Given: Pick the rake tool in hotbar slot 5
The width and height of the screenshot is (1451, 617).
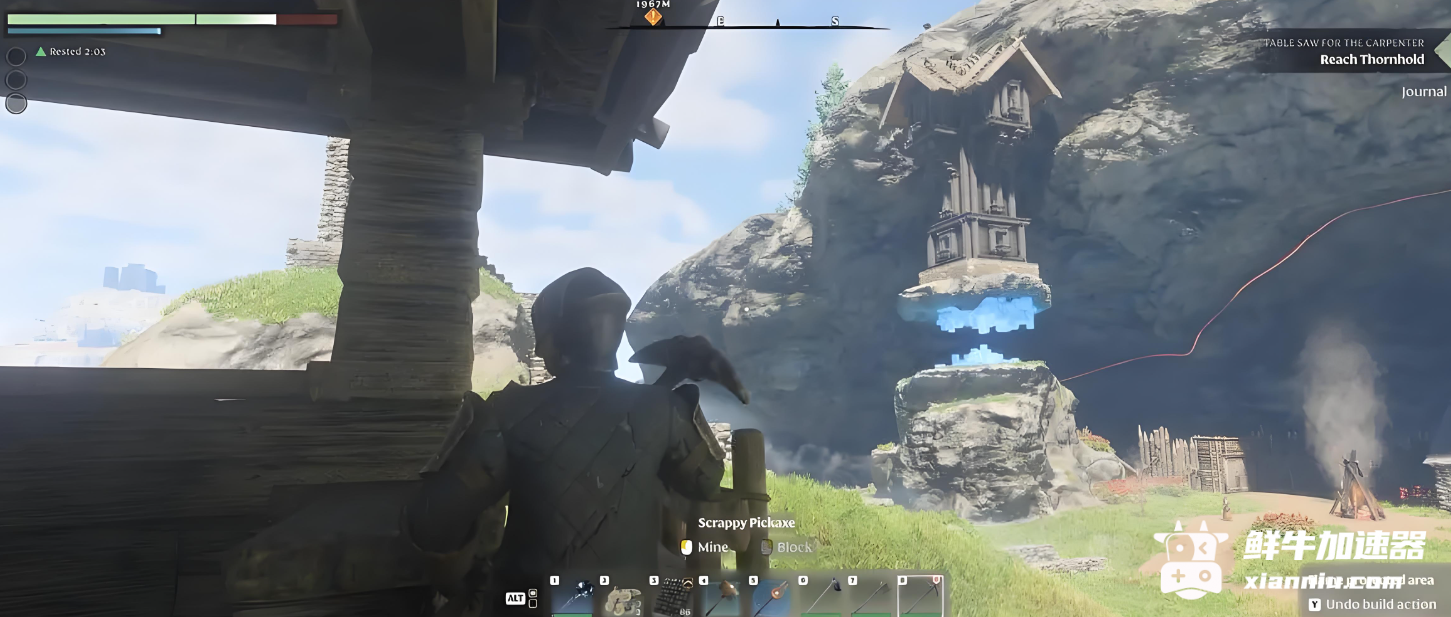Looking at the screenshot, I should [771, 597].
